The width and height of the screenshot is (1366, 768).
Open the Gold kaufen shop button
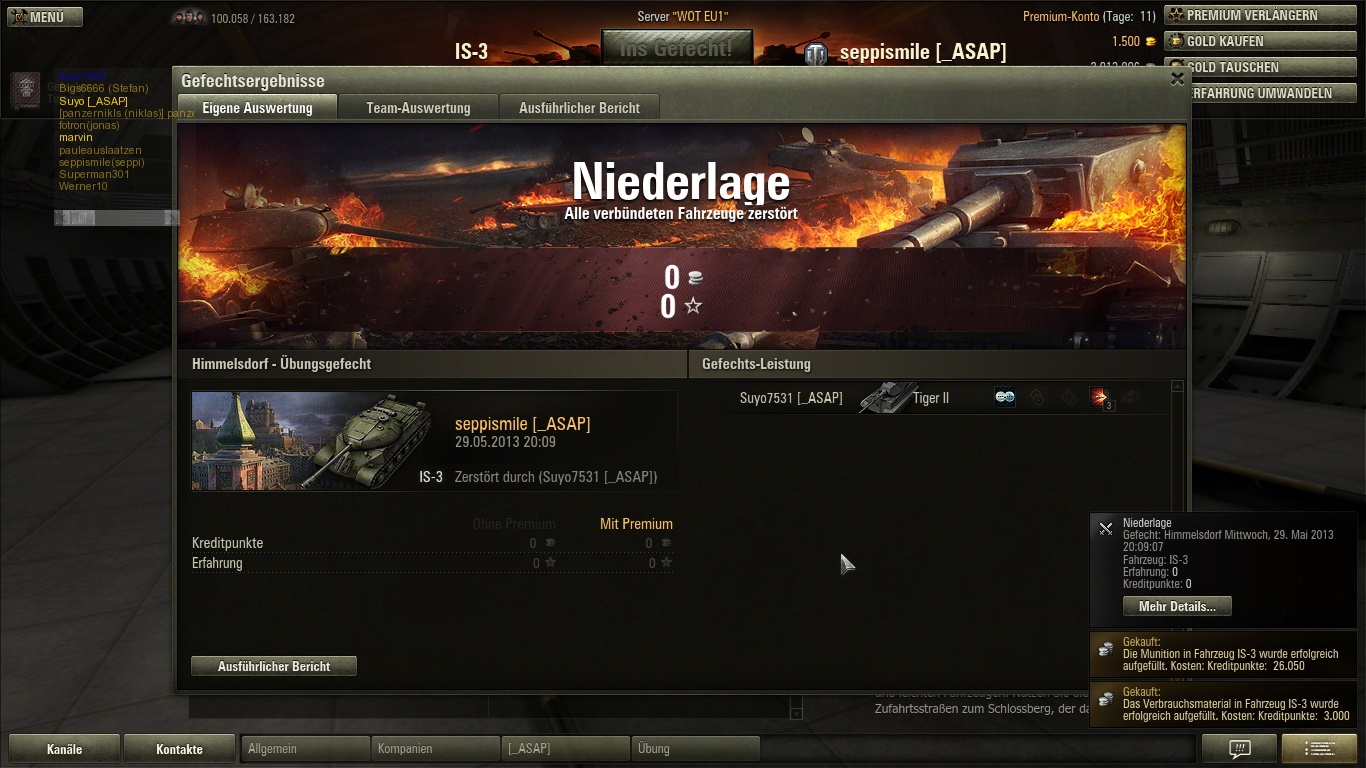pos(1260,41)
